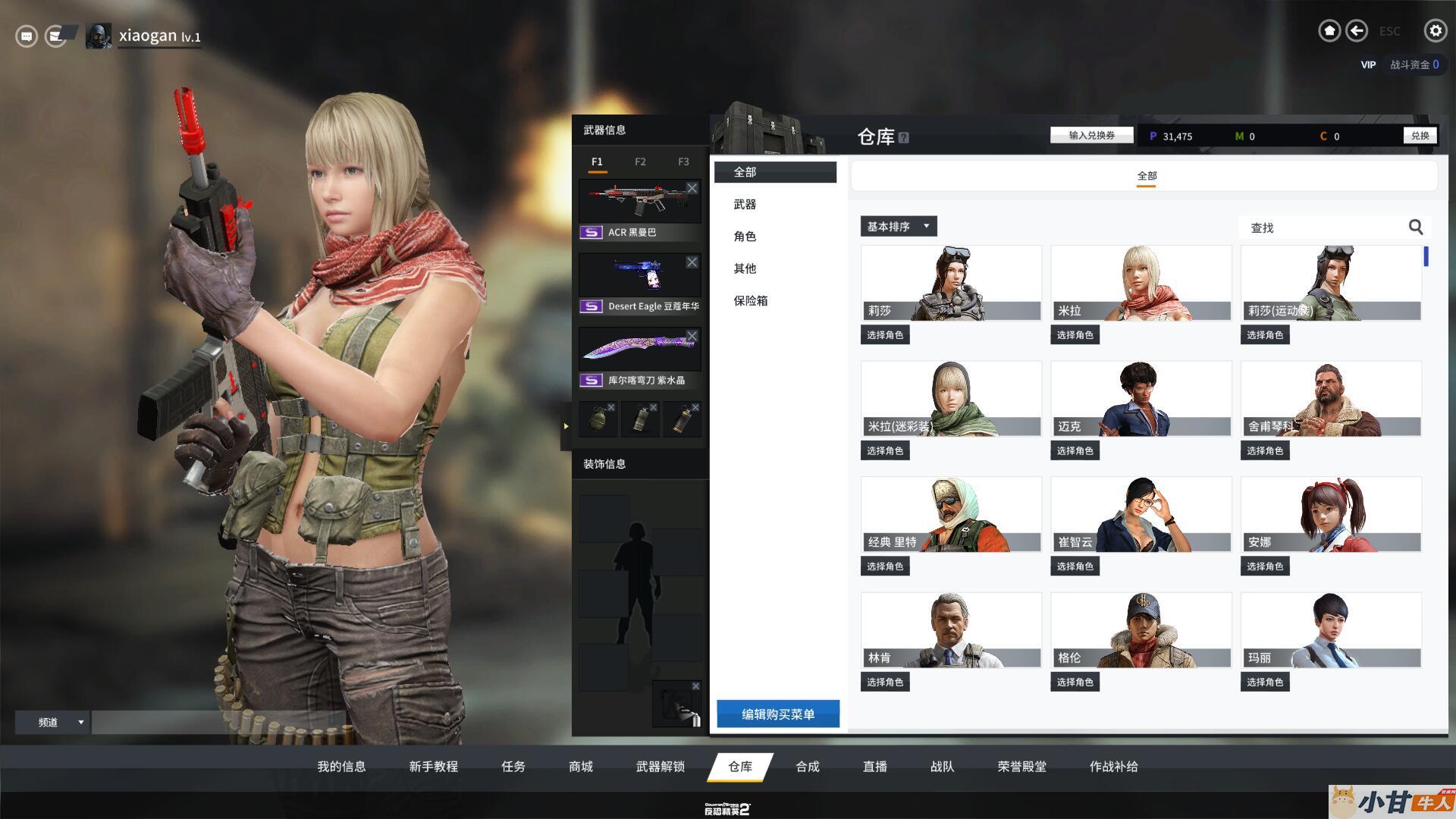Open the 保险箱 category
This screenshot has height=819, width=1456.
pyautogui.click(x=750, y=301)
